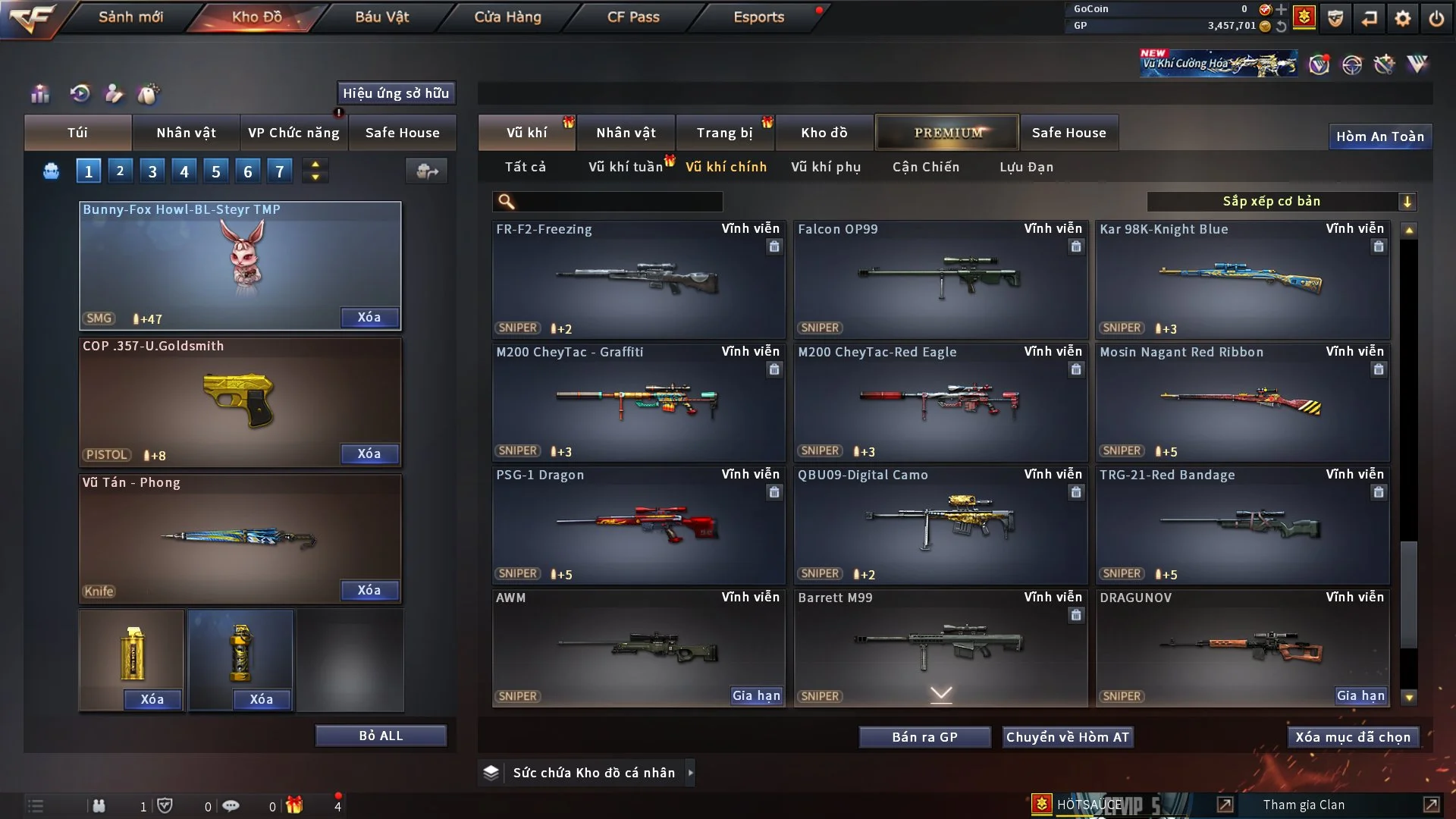Select the M200 CheyTac - Graffiti sniper

(638, 402)
